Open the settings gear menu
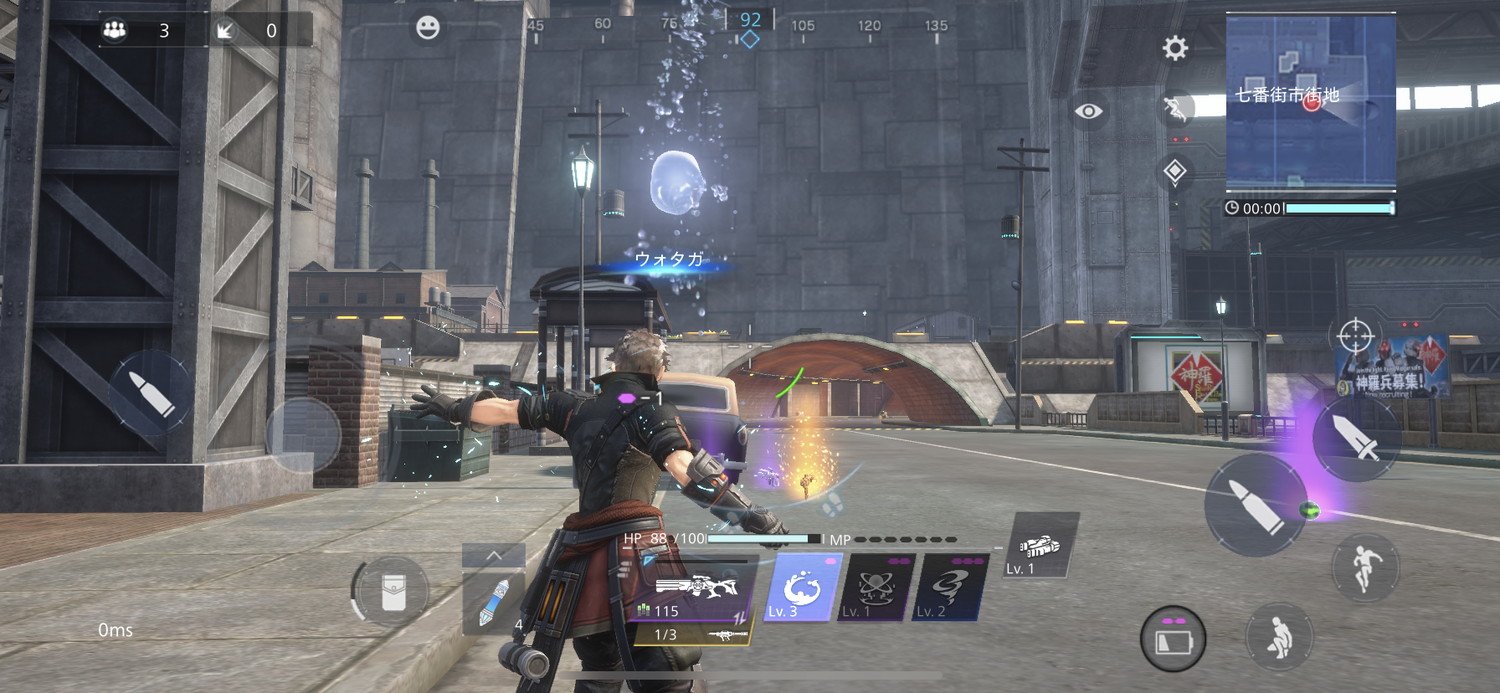This screenshot has height=693, width=1500. (x=1175, y=48)
